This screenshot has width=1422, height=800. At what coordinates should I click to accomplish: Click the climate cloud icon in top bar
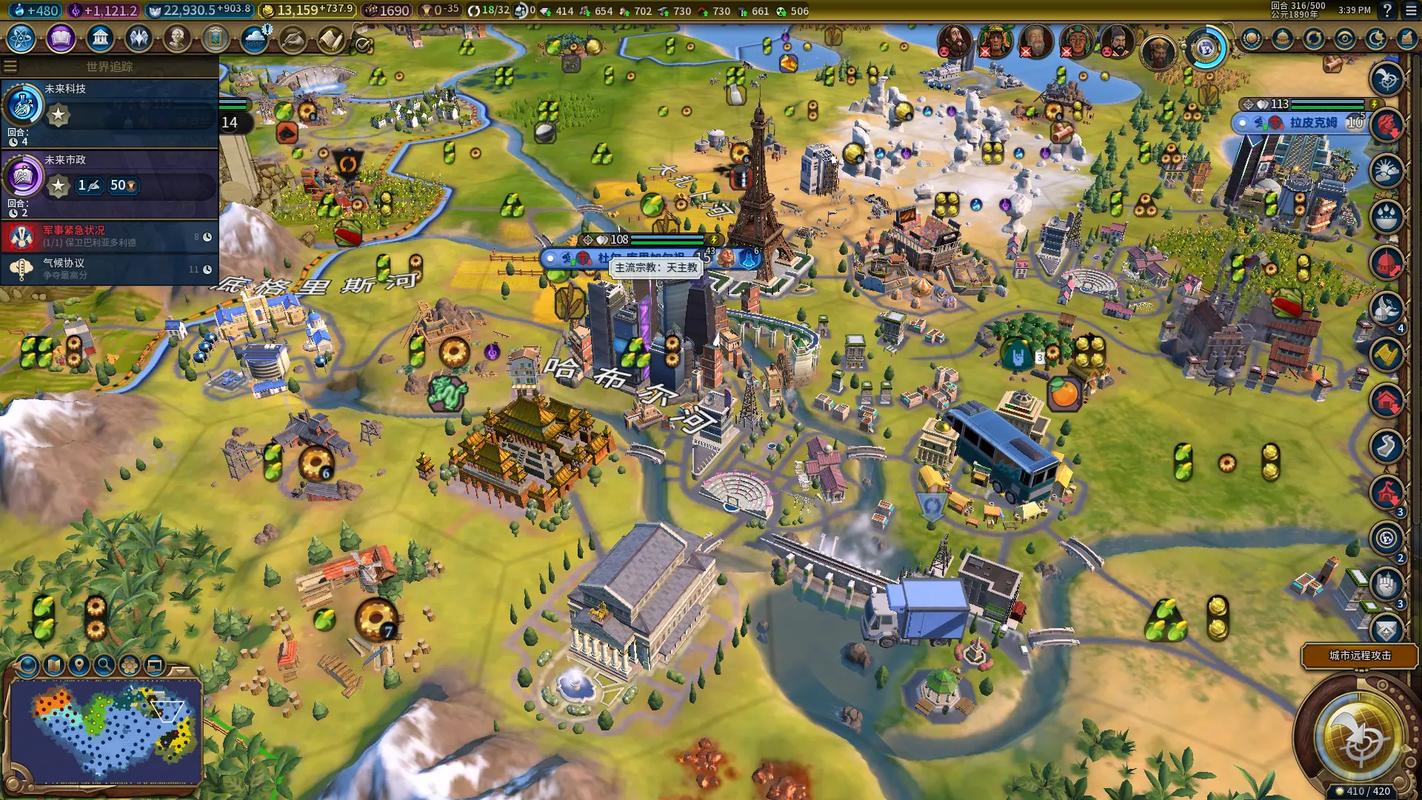pyautogui.click(x=255, y=39)
